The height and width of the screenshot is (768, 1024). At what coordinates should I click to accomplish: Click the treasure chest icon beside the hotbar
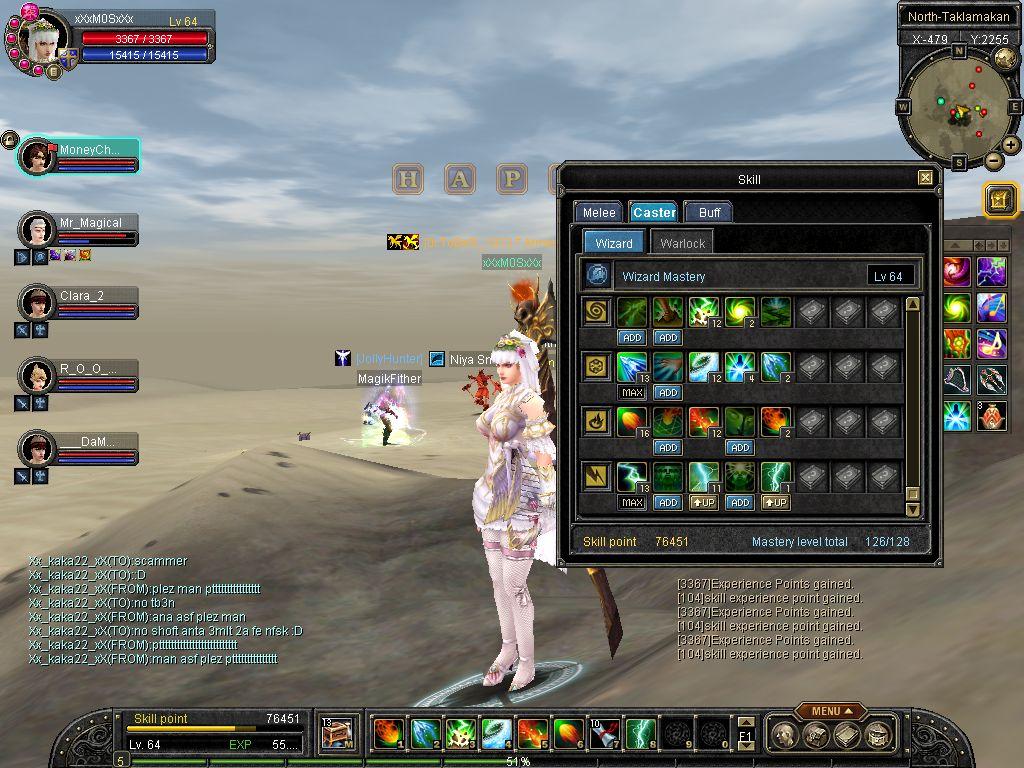(337, 734)
